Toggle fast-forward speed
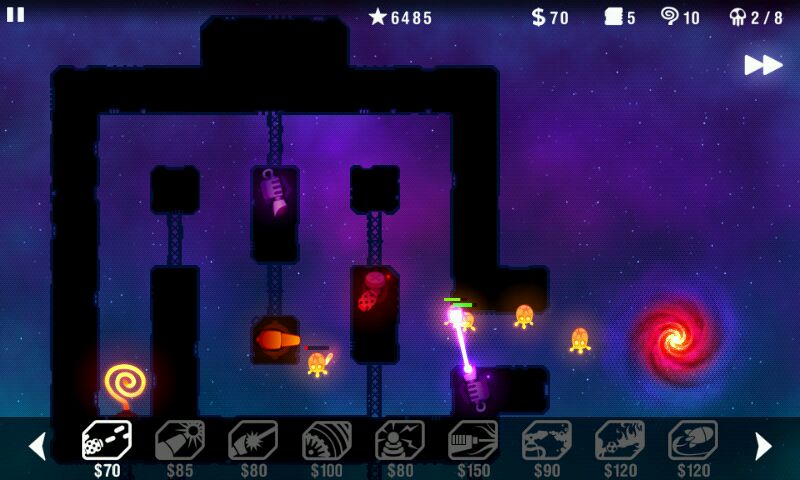The width and height of the screenshot is (800, 480). pos(763,65)
